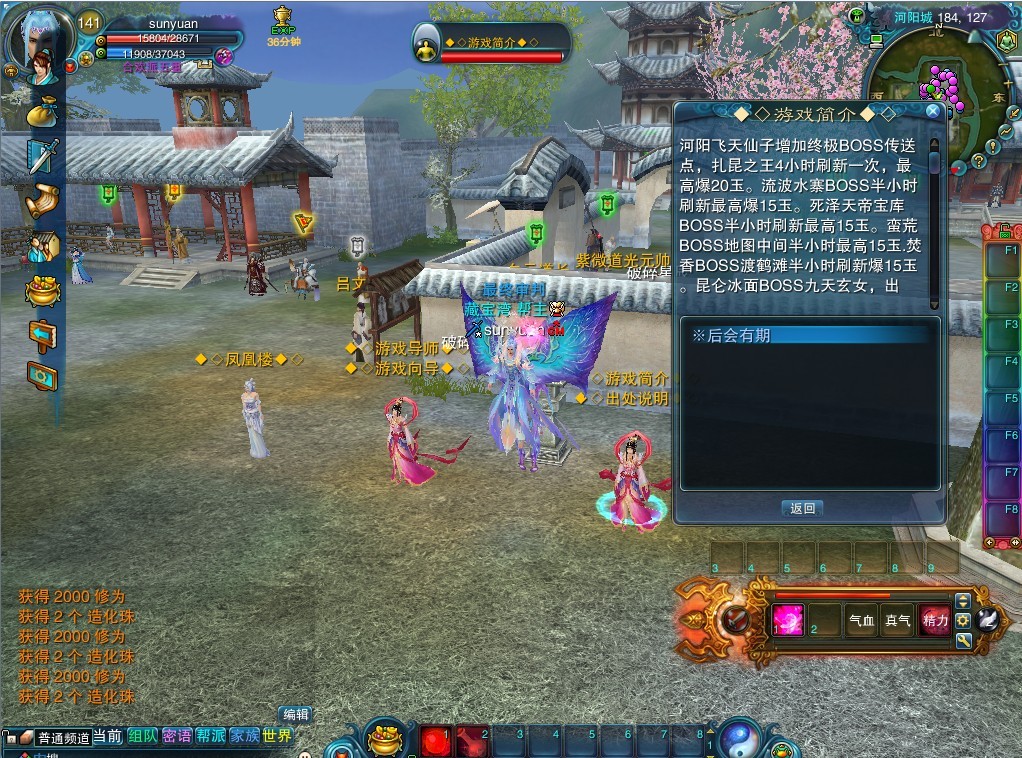Switch chat to the 世界 channel
The image size is (1022, 758).
pos(277,737)
